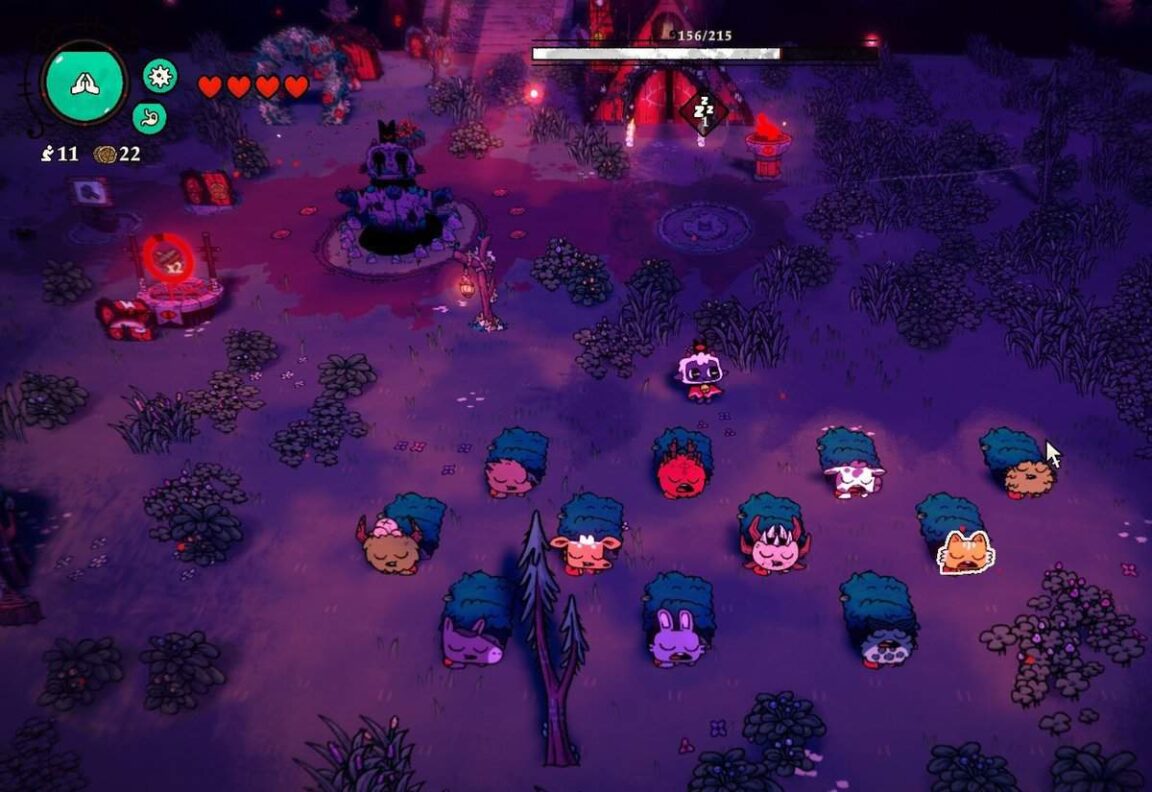1152x792 pixels.
Task: Check the stomach hunger icon
Action: [149, 117]
